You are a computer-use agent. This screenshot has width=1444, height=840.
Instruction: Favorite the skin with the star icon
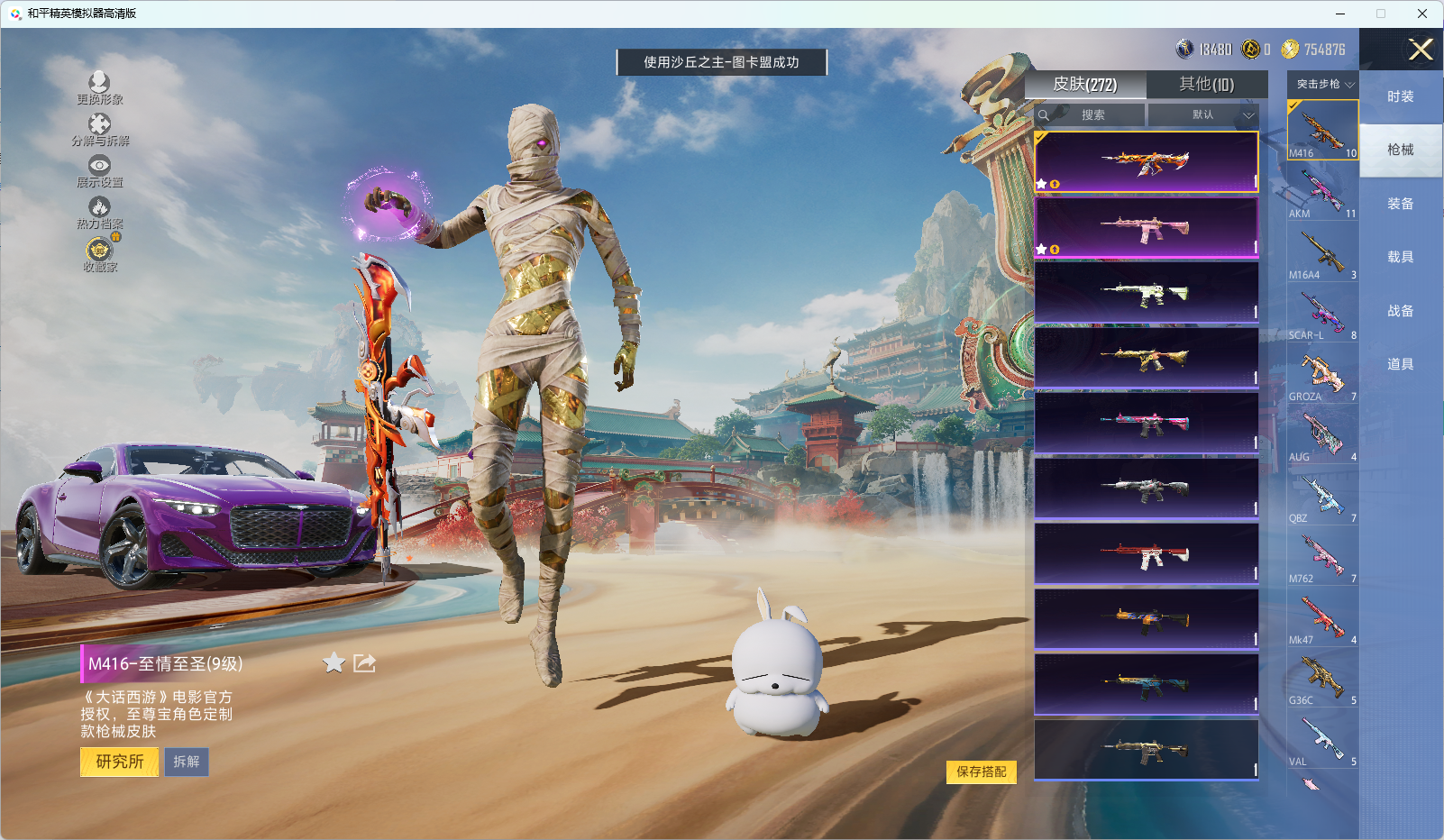pos(334,663)
